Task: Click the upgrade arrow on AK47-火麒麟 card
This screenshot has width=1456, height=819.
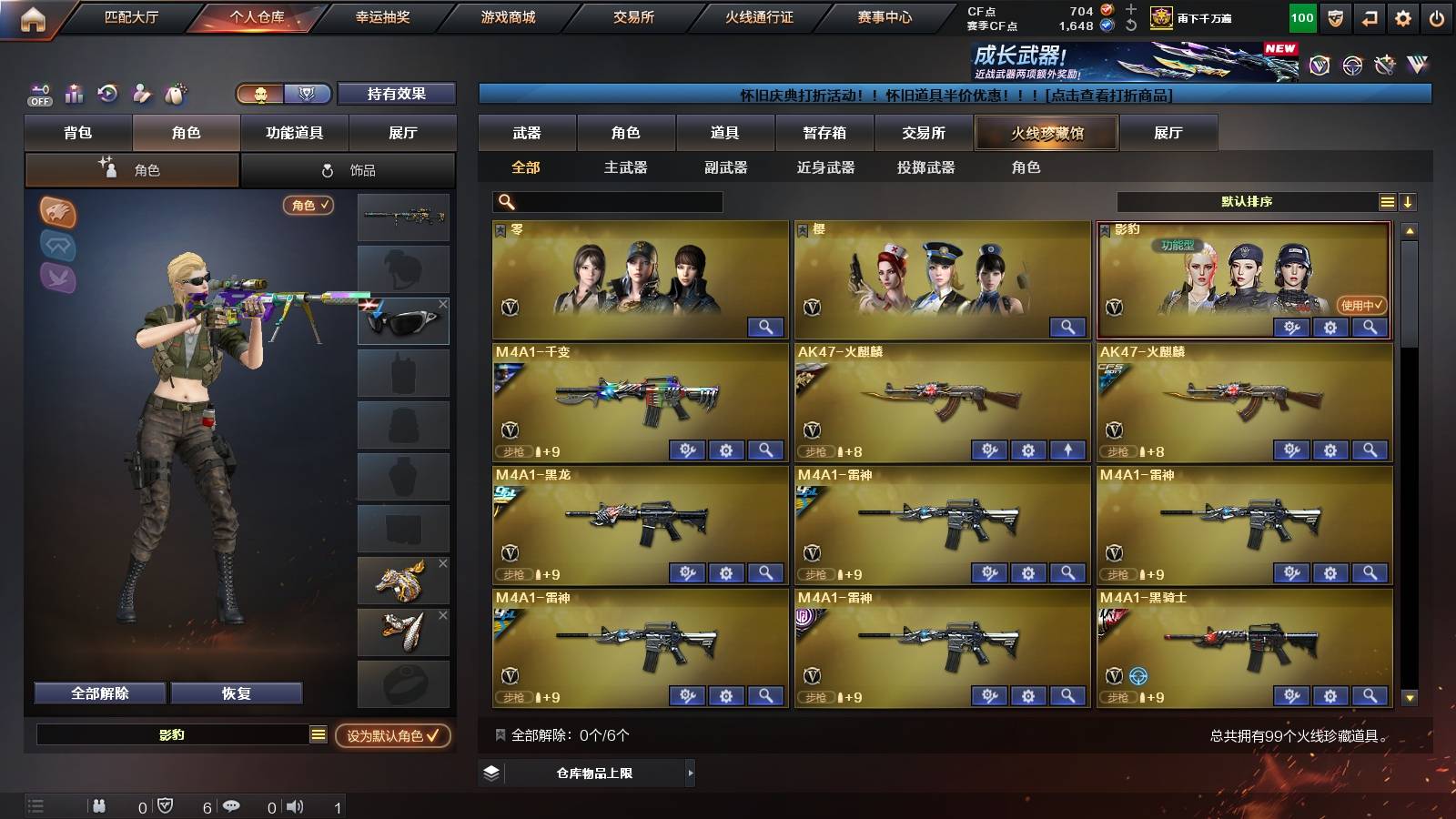Action: tap(1067, 450)
